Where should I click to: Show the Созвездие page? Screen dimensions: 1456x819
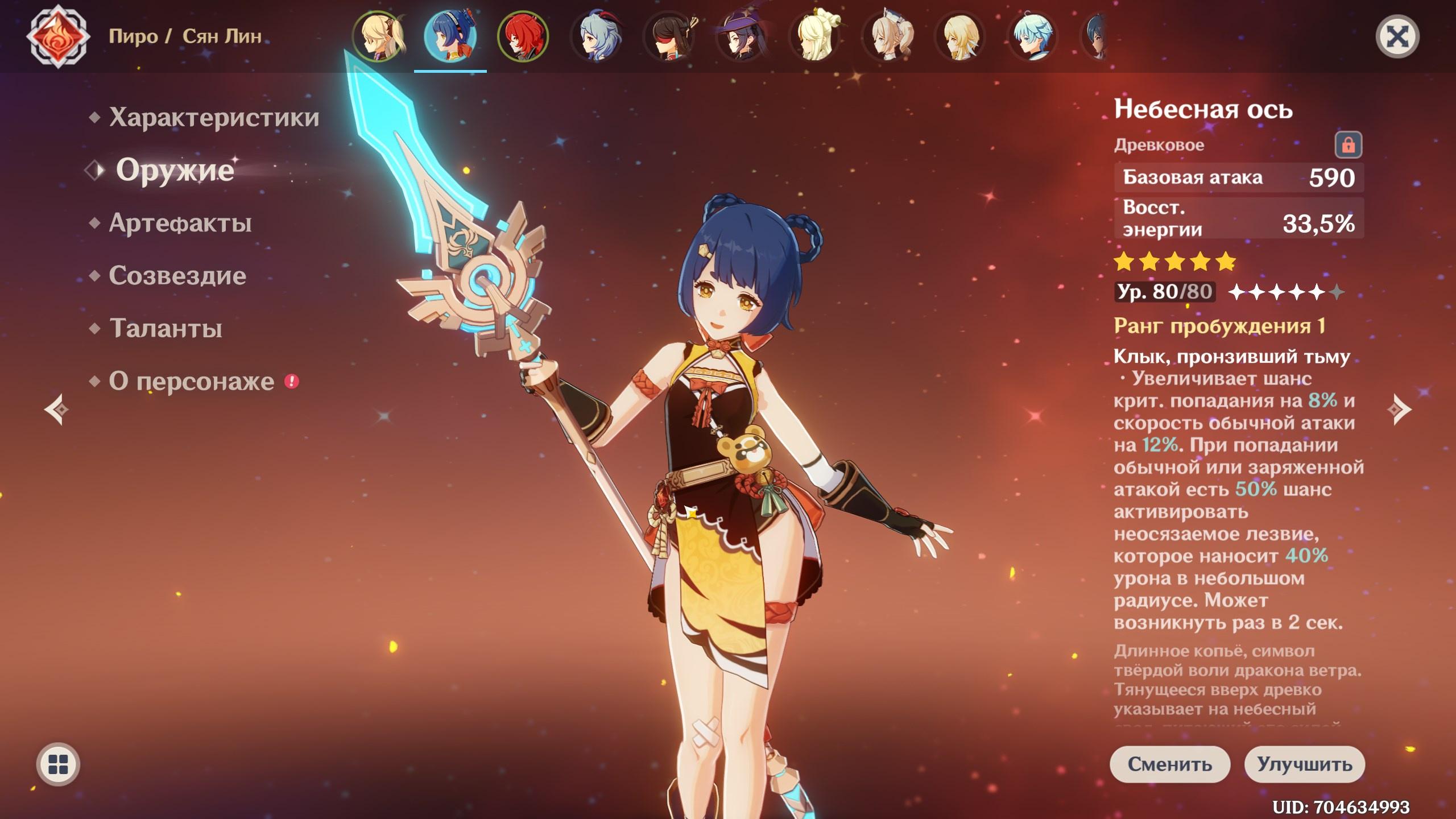click(177, 276)
